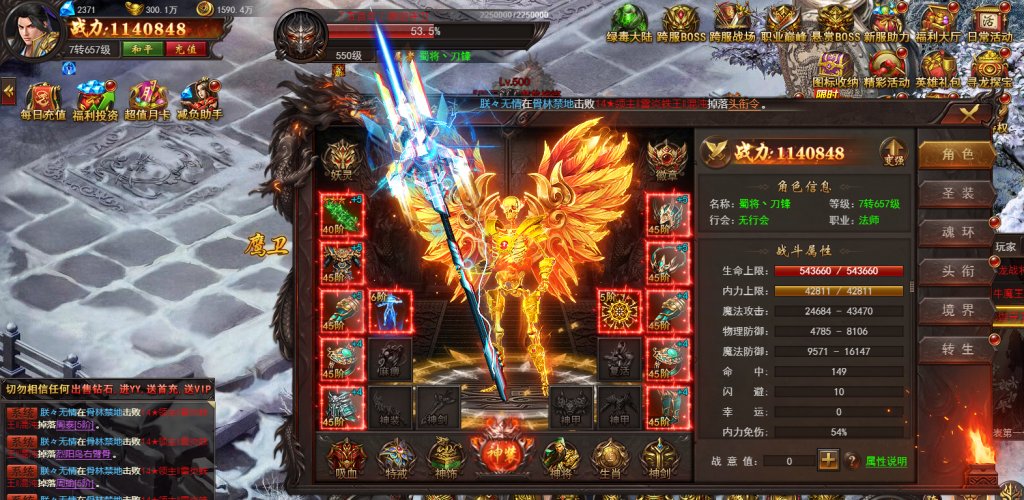
Task: Open the 每日充值 daily recharge icon
Action: click(x=44, y=101)
